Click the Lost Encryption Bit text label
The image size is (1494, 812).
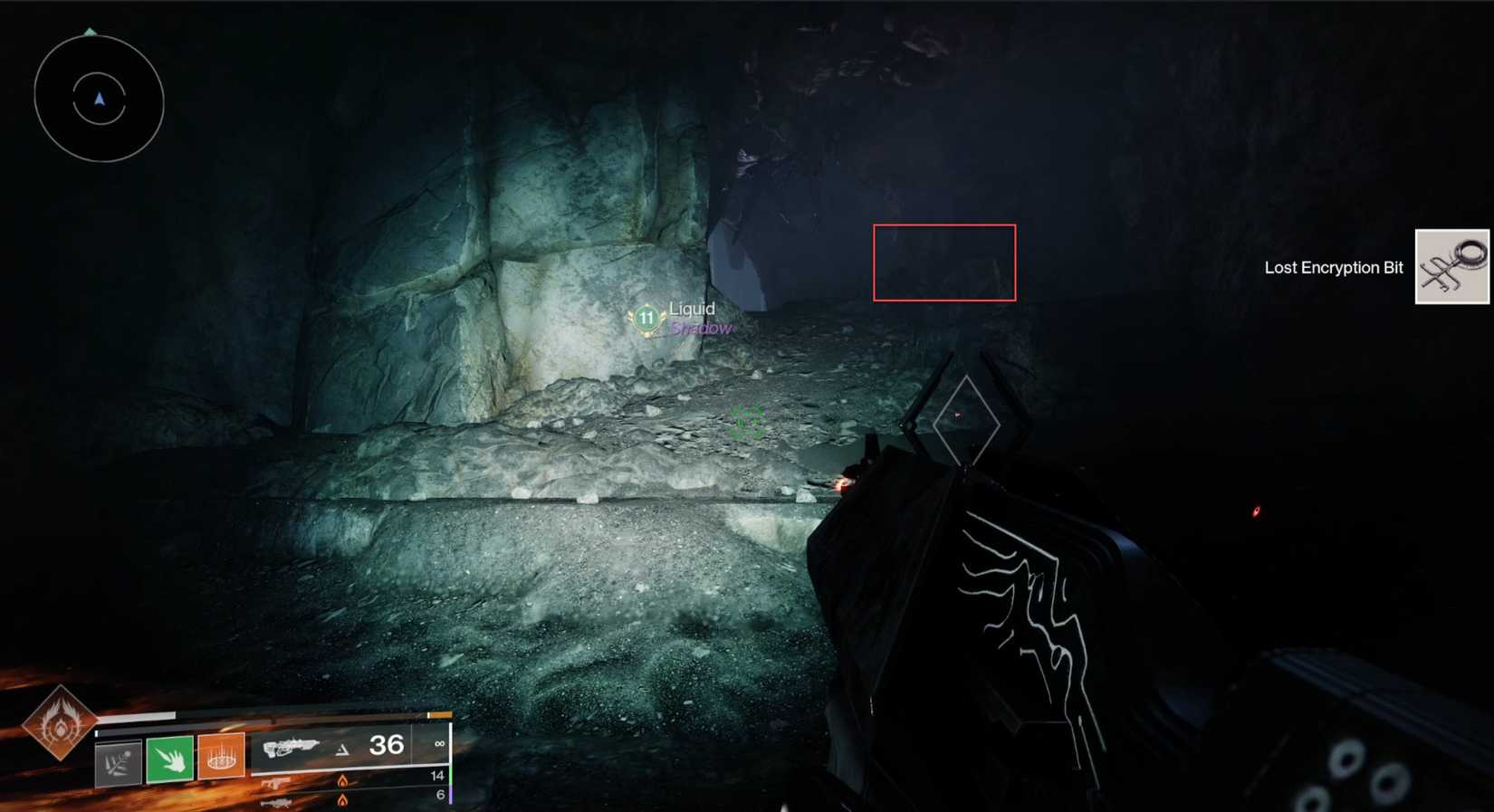[x=1333, y=267]
